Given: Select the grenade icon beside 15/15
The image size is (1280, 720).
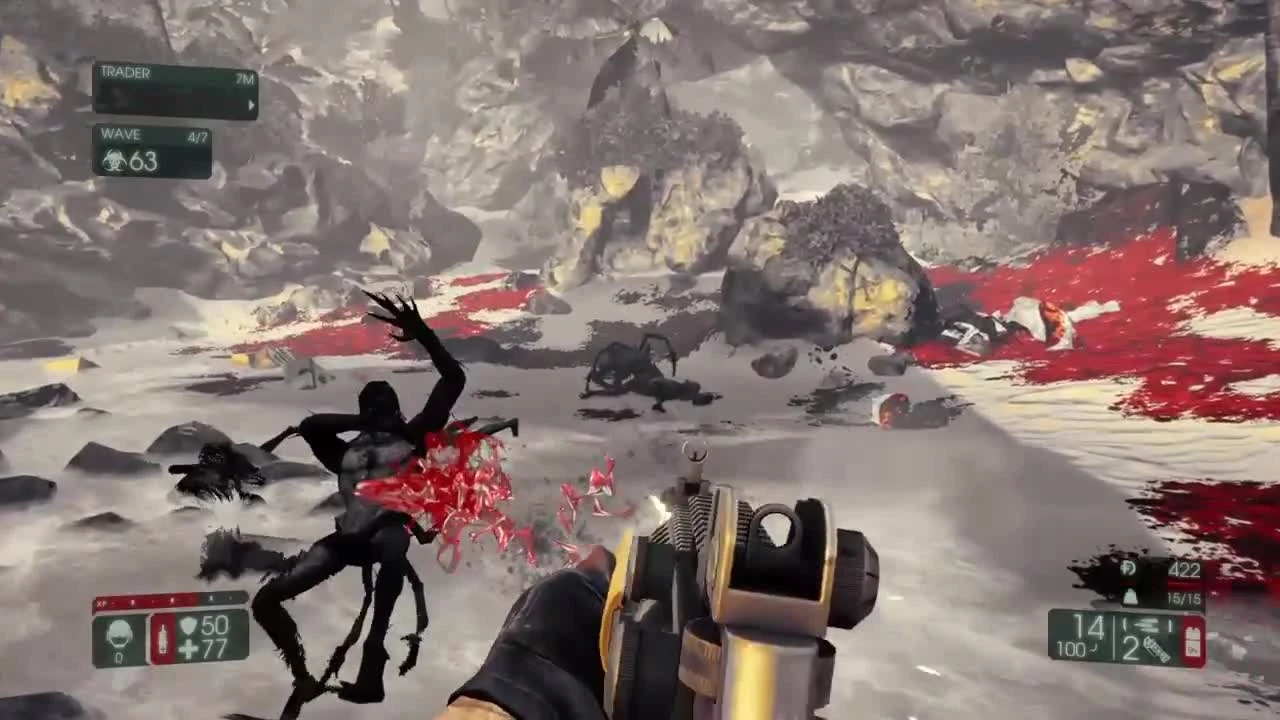Looking at the screenshot, I should (1129, 596).
